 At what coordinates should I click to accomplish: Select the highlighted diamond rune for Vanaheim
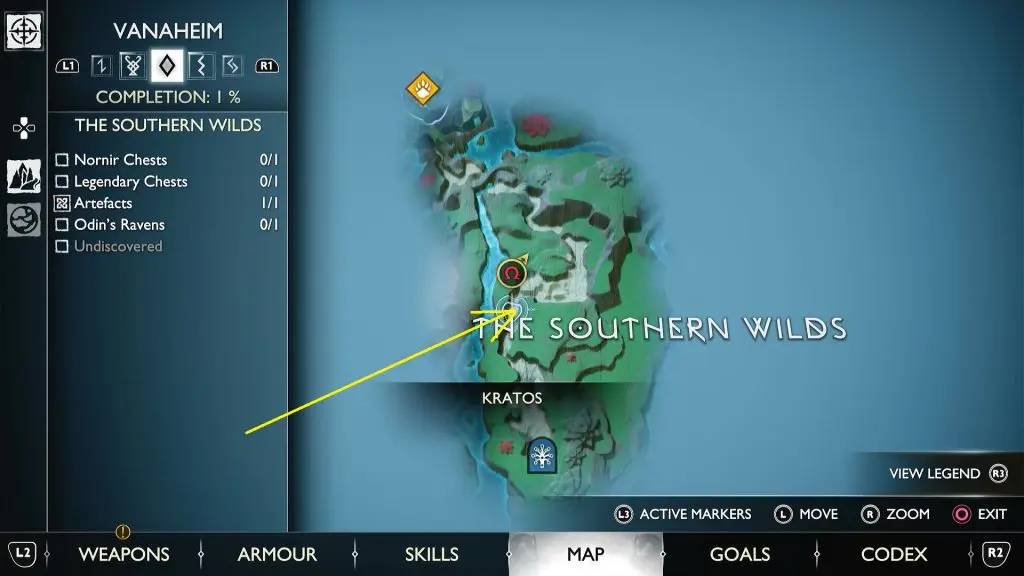(166, 66)
